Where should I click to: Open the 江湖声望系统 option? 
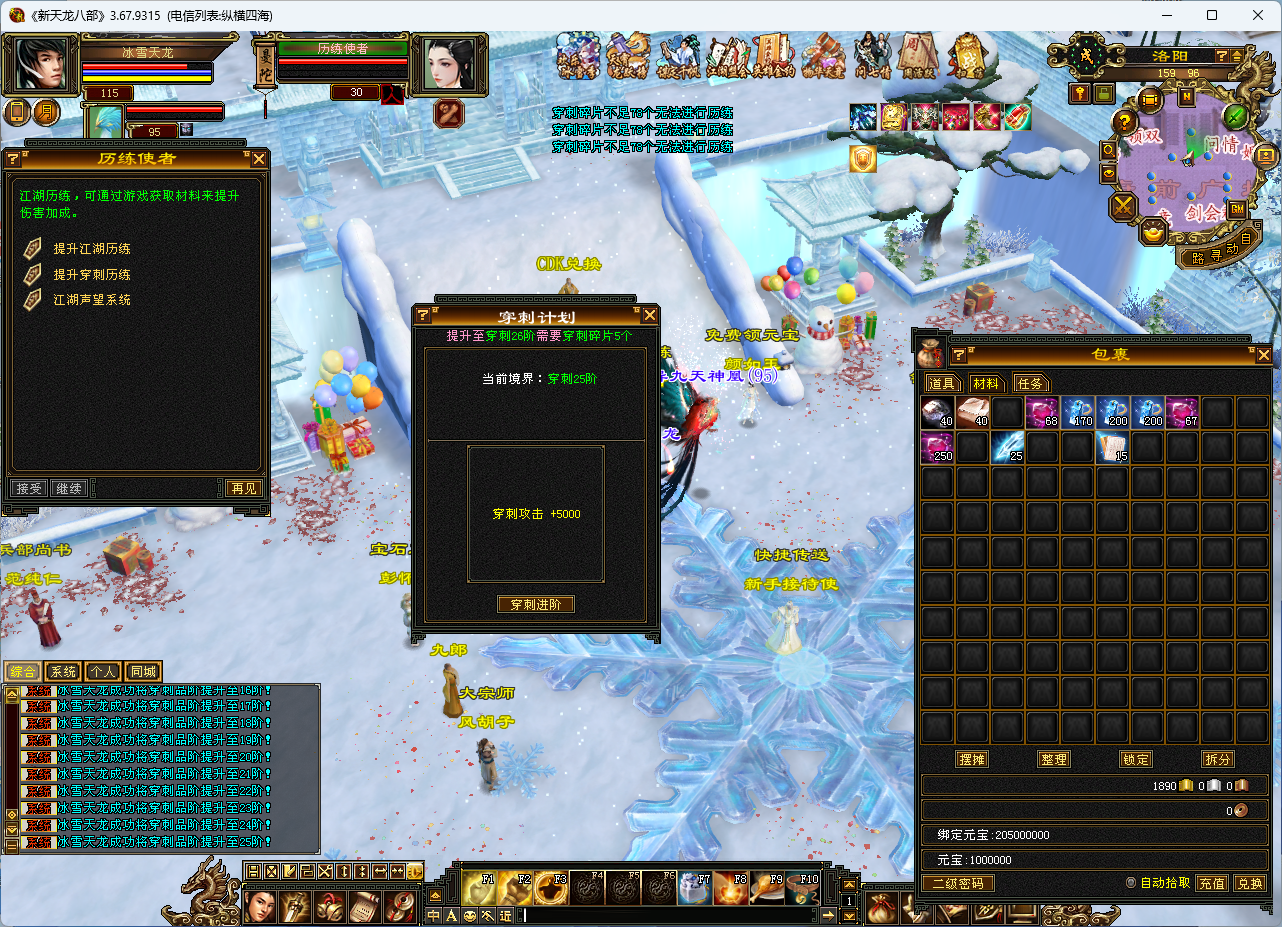[92, 299]
